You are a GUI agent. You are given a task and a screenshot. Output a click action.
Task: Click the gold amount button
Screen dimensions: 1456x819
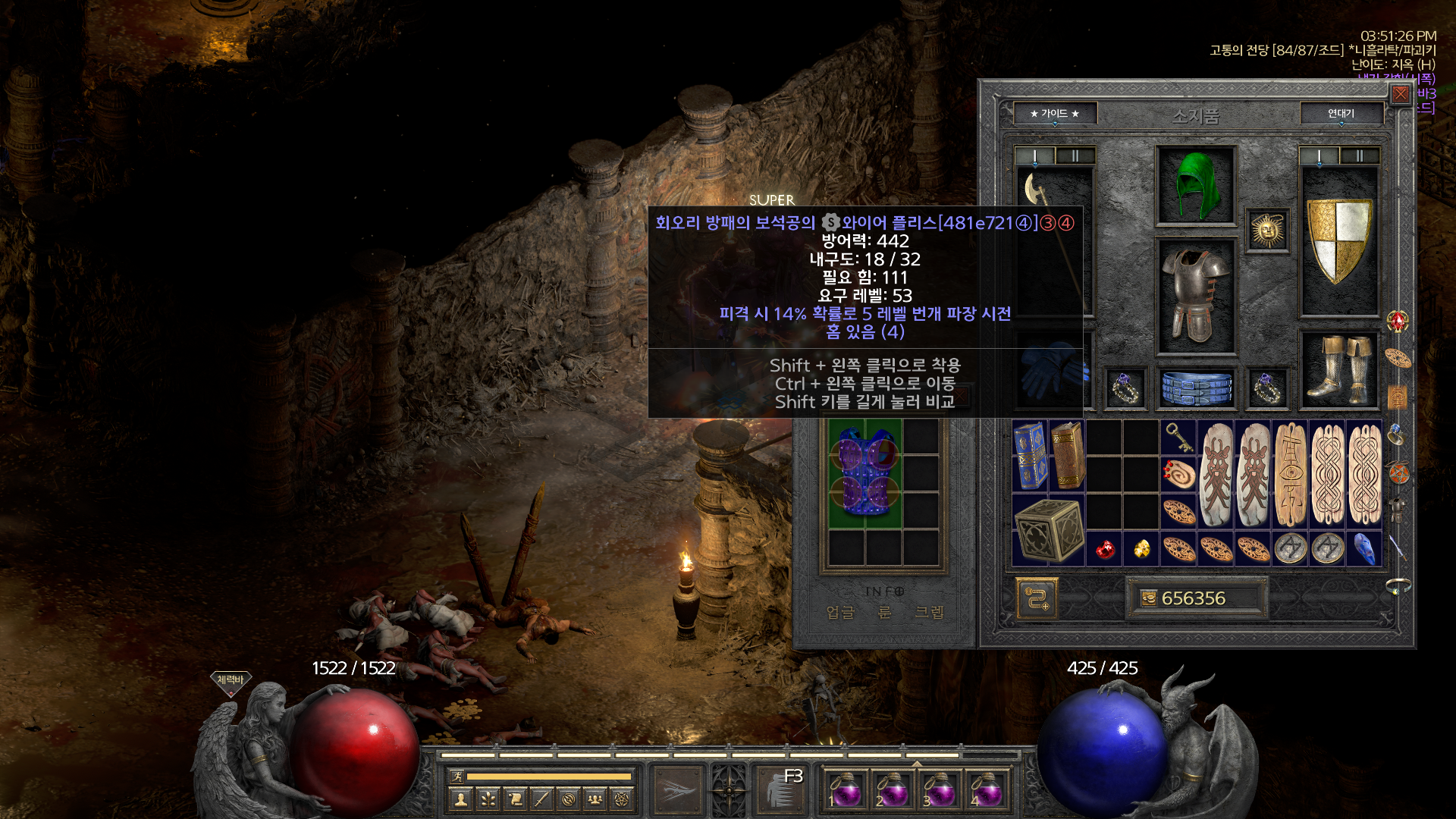(1194, 598)
